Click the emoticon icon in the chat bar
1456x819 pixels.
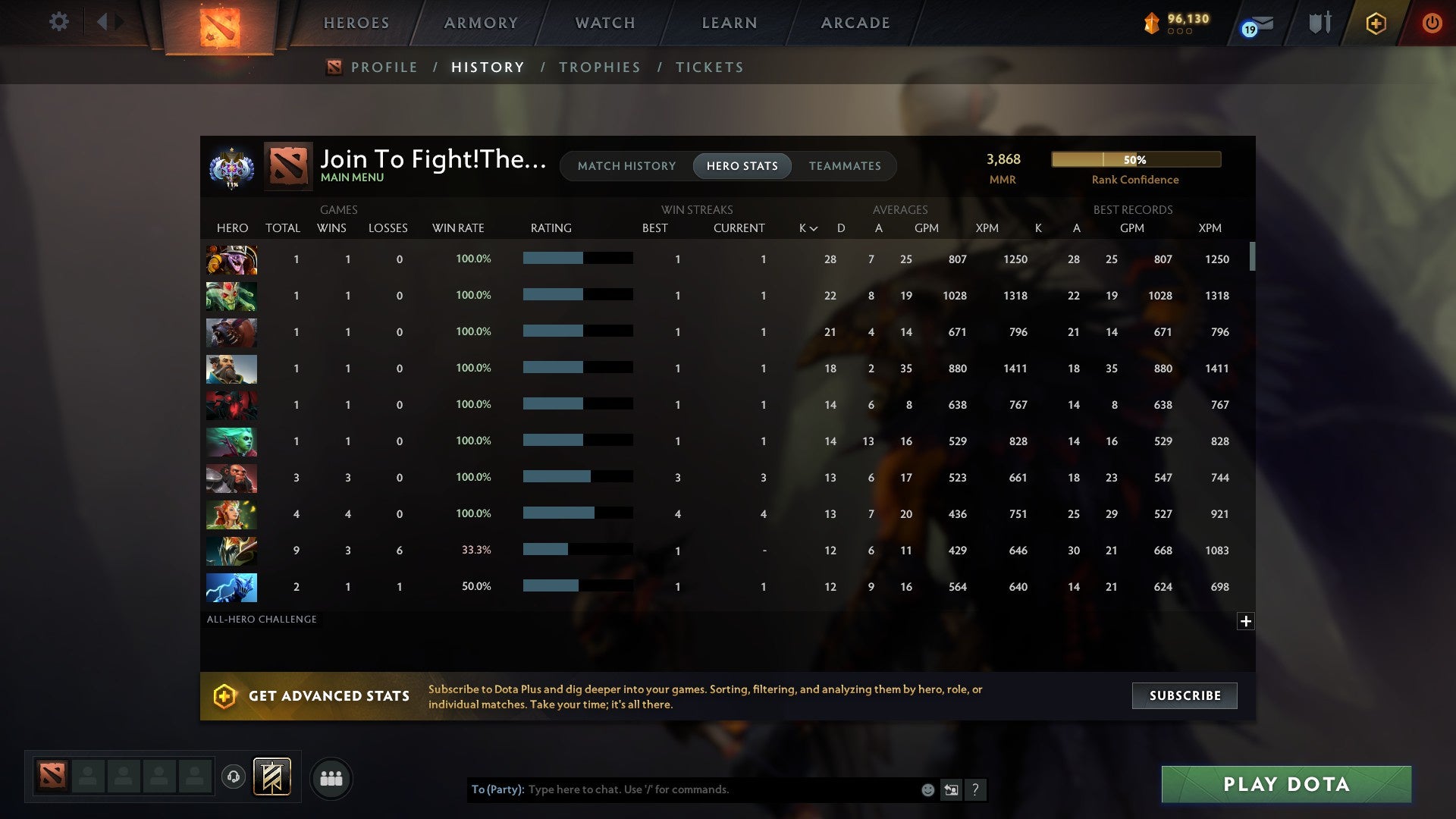click(x=927, y=789)
